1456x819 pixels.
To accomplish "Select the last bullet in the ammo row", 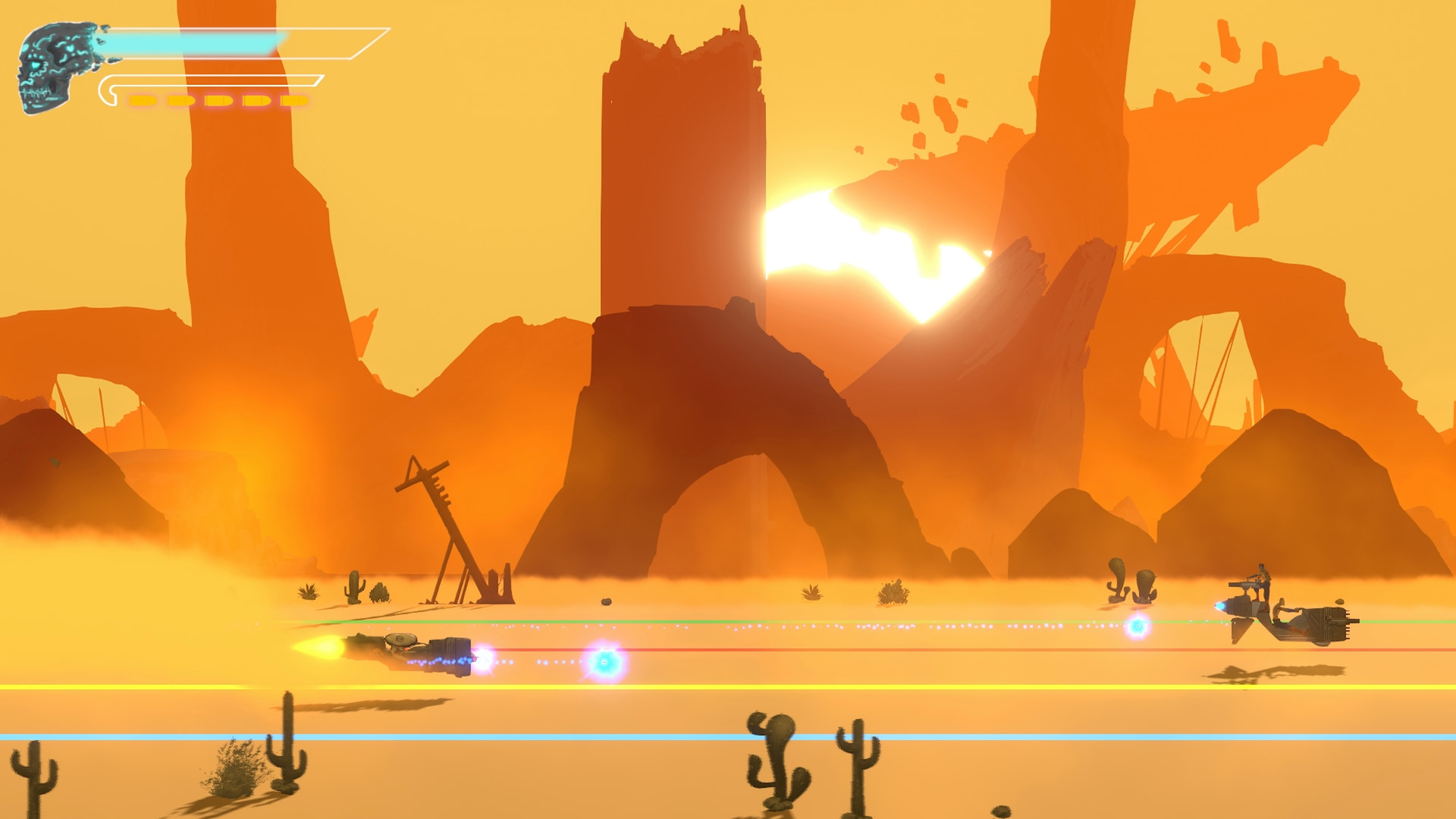I will pos(293,100).
